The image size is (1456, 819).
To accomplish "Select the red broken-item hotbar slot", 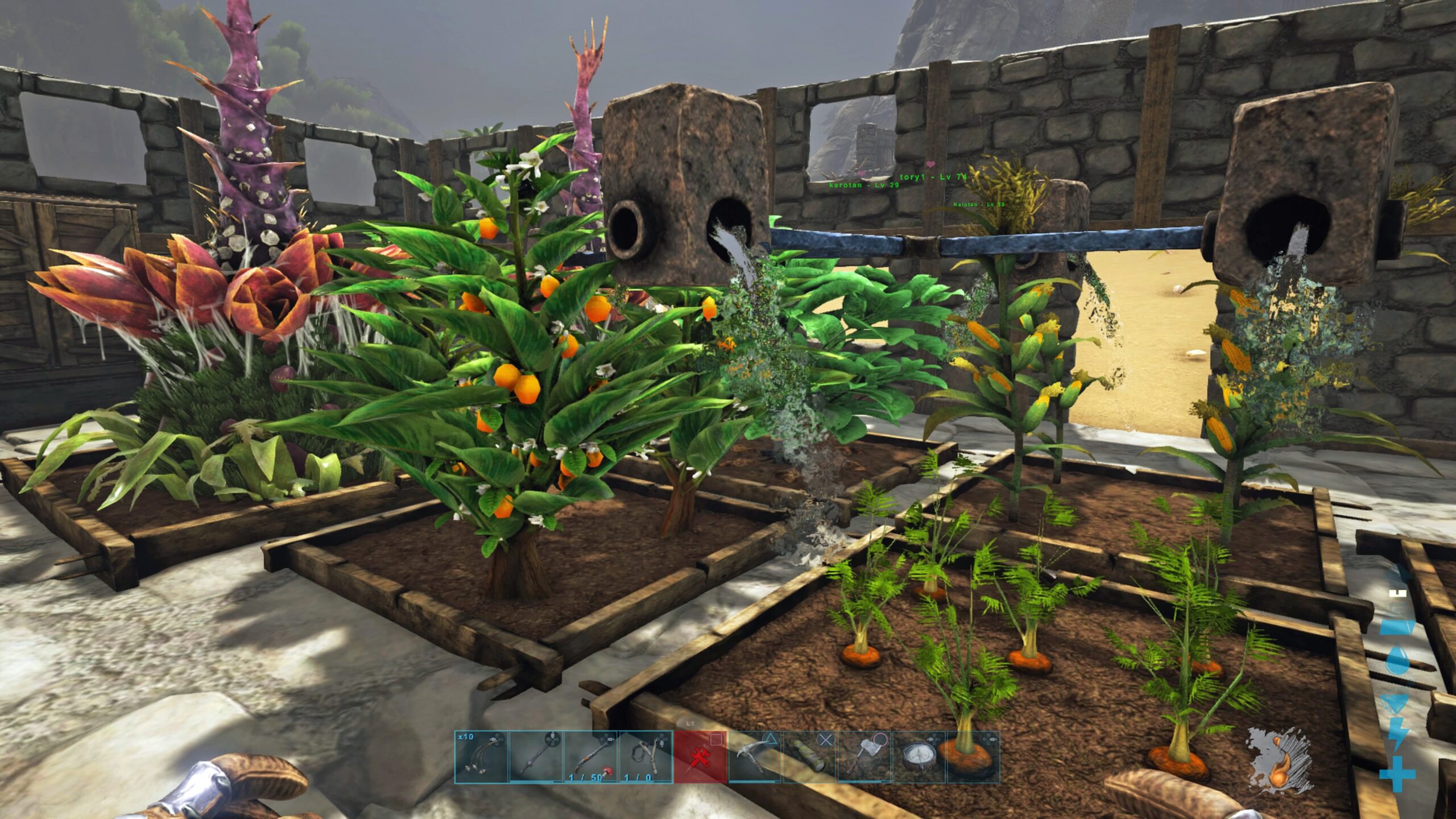I will tap(700, 757).
